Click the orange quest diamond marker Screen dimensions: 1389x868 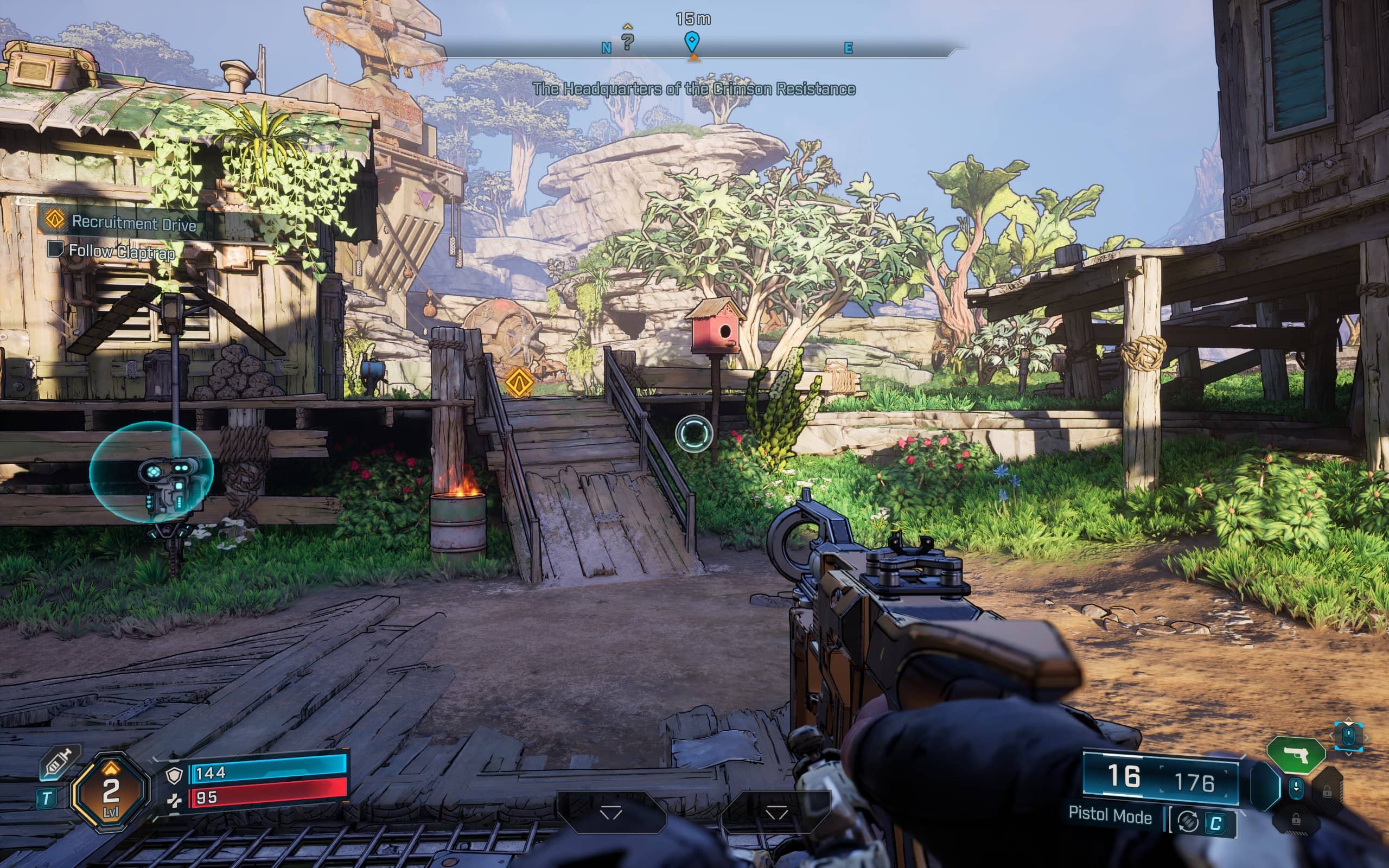pyautogui.click(x=518, y=381)
